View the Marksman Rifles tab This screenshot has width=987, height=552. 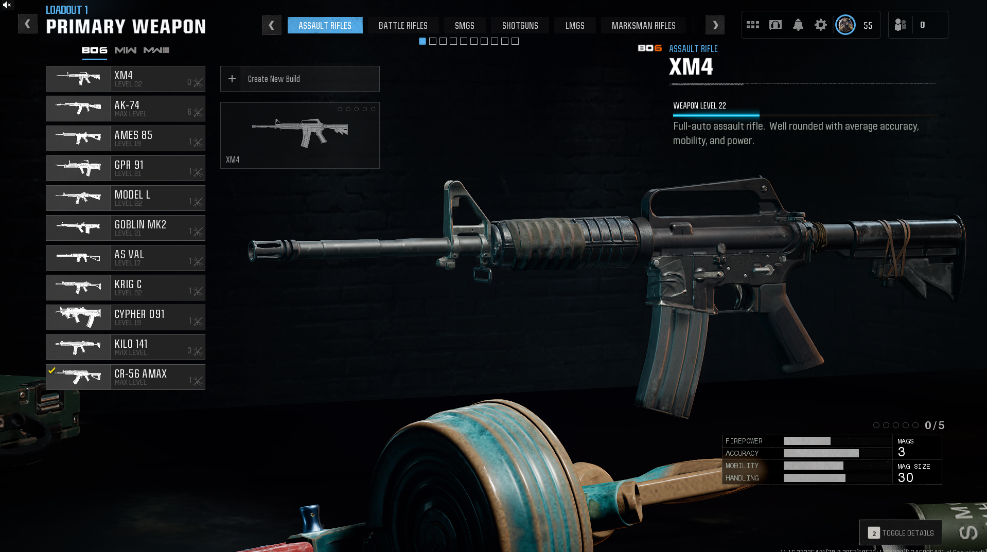[643, 25]
